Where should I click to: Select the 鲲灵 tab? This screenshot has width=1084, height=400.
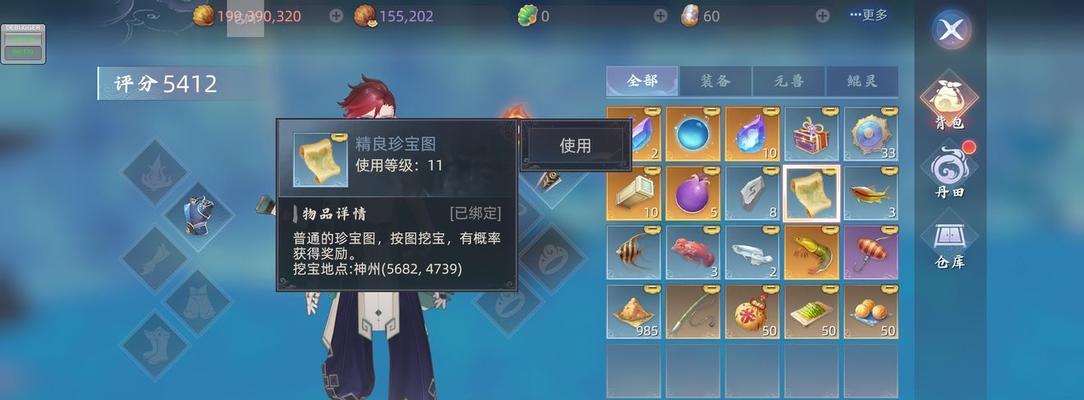(x=862, y=82)
